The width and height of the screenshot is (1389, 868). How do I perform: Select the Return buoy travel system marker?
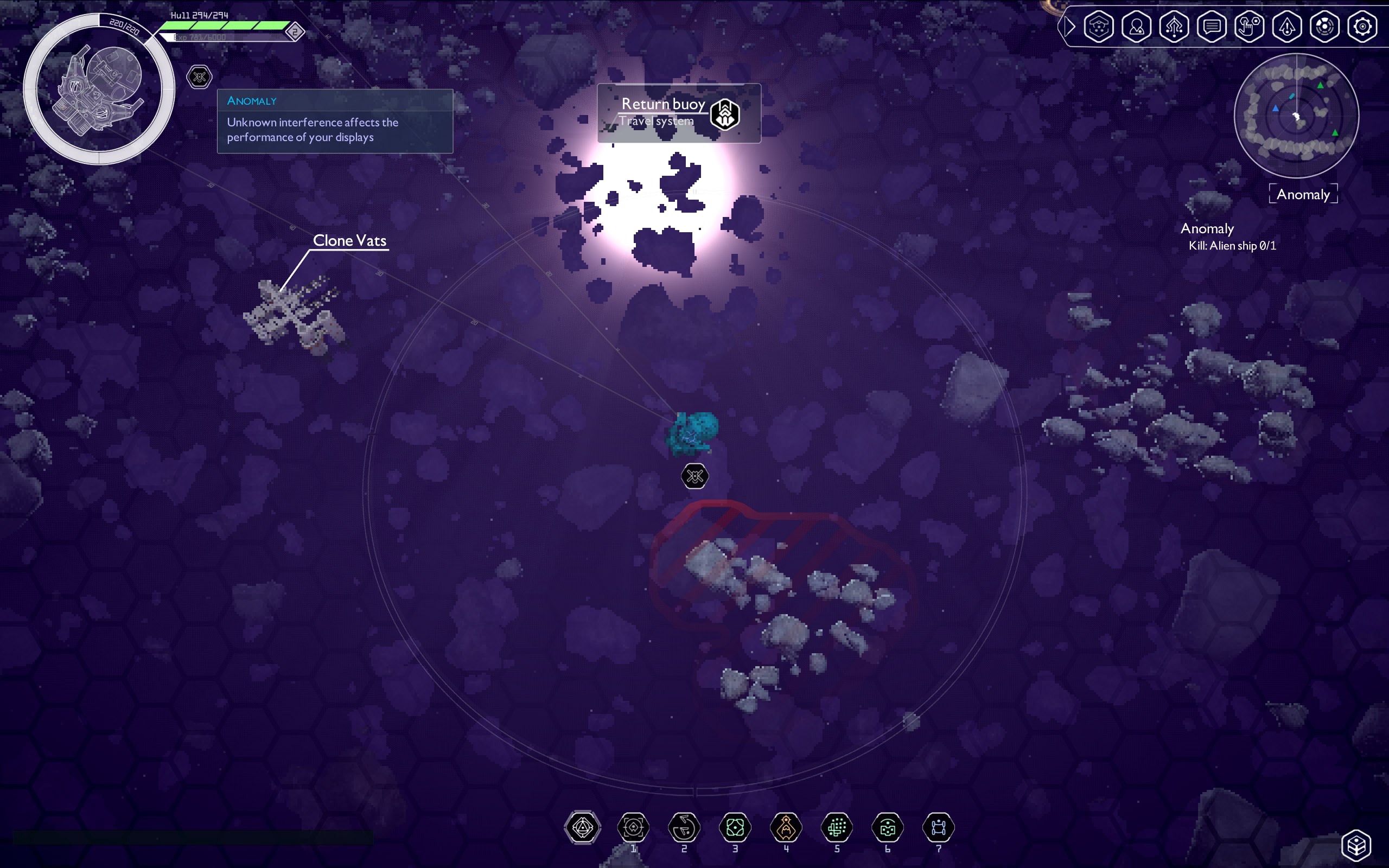(725, 114)
